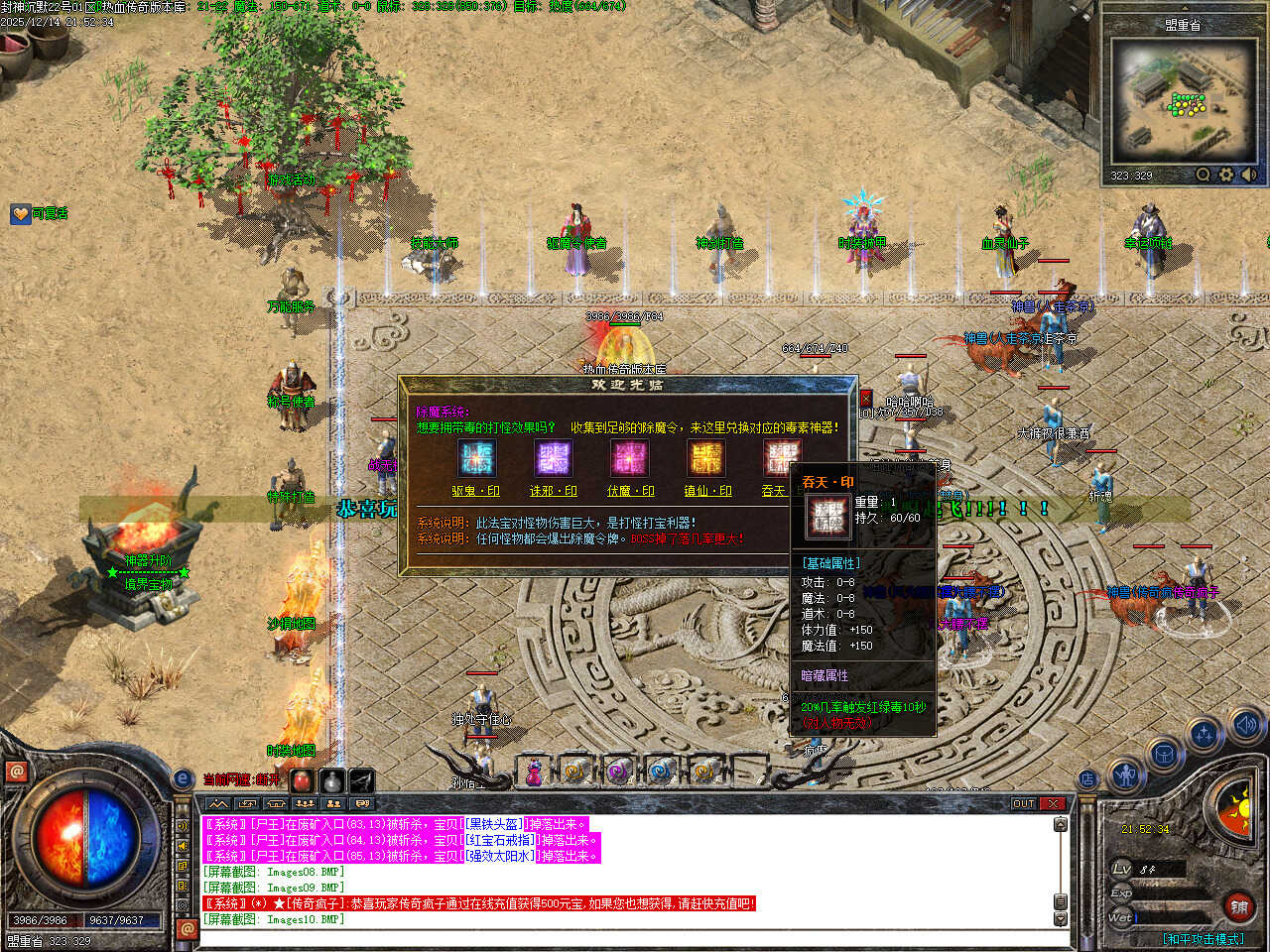Screen dimensions: 1270x952
Task: Click the blue 'e' browser icon
Action: (183, 779)
